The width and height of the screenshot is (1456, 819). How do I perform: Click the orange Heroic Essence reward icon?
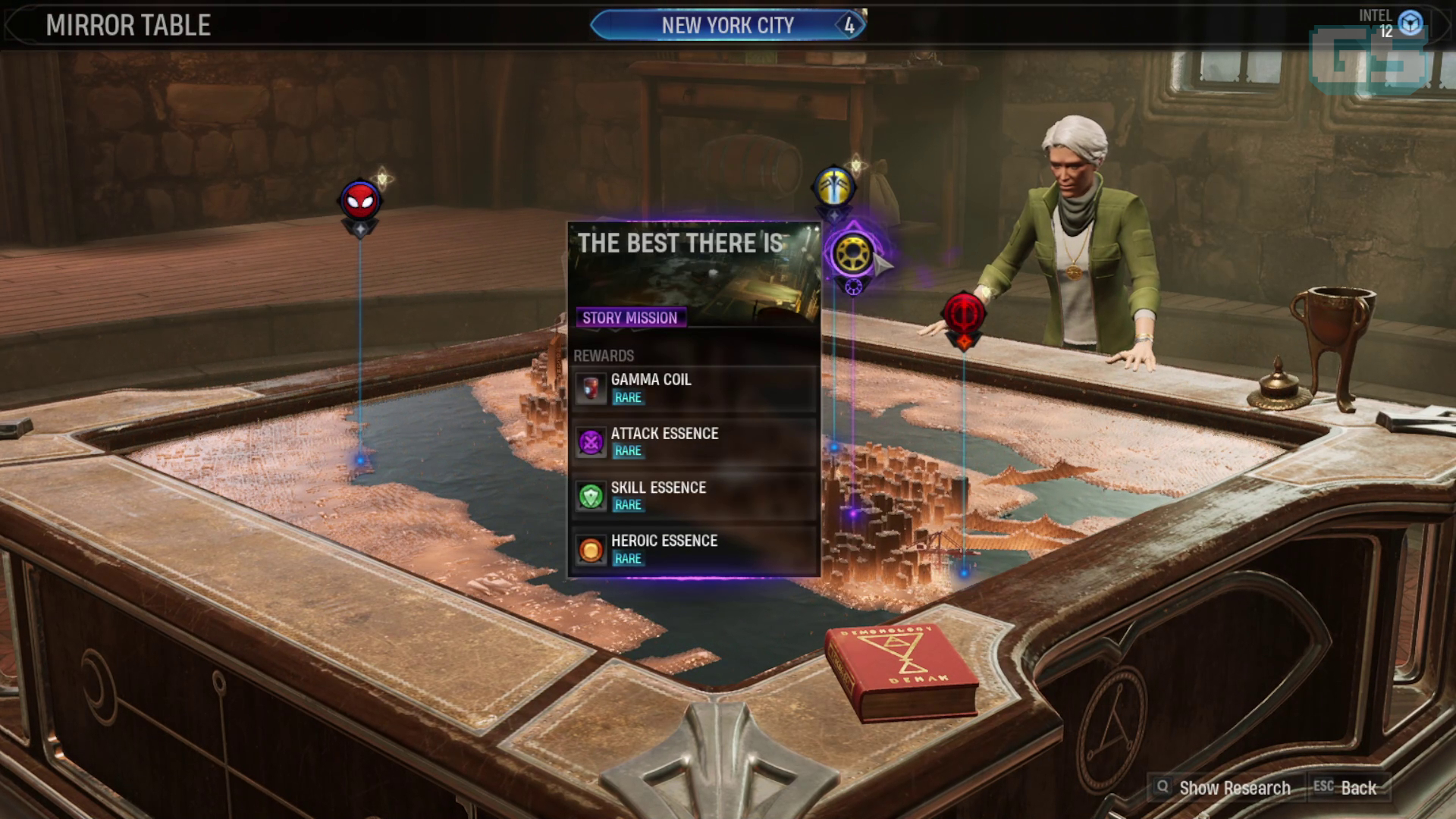pos(590,549)
